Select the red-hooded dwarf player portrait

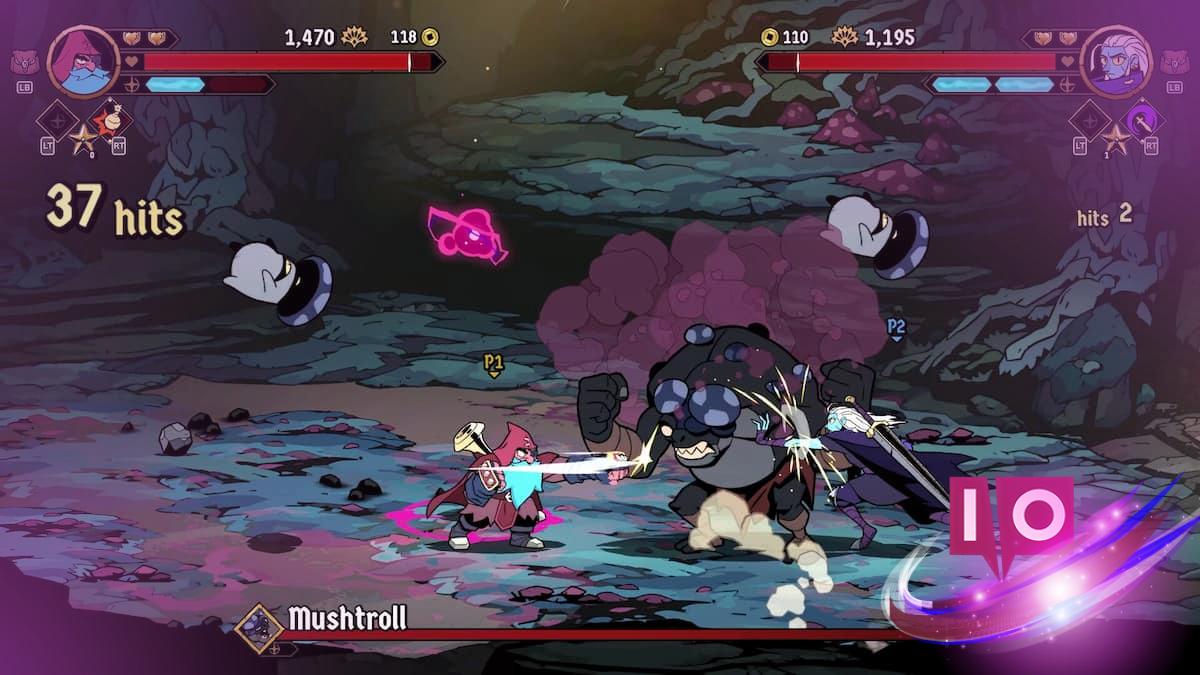click(83, 61)
